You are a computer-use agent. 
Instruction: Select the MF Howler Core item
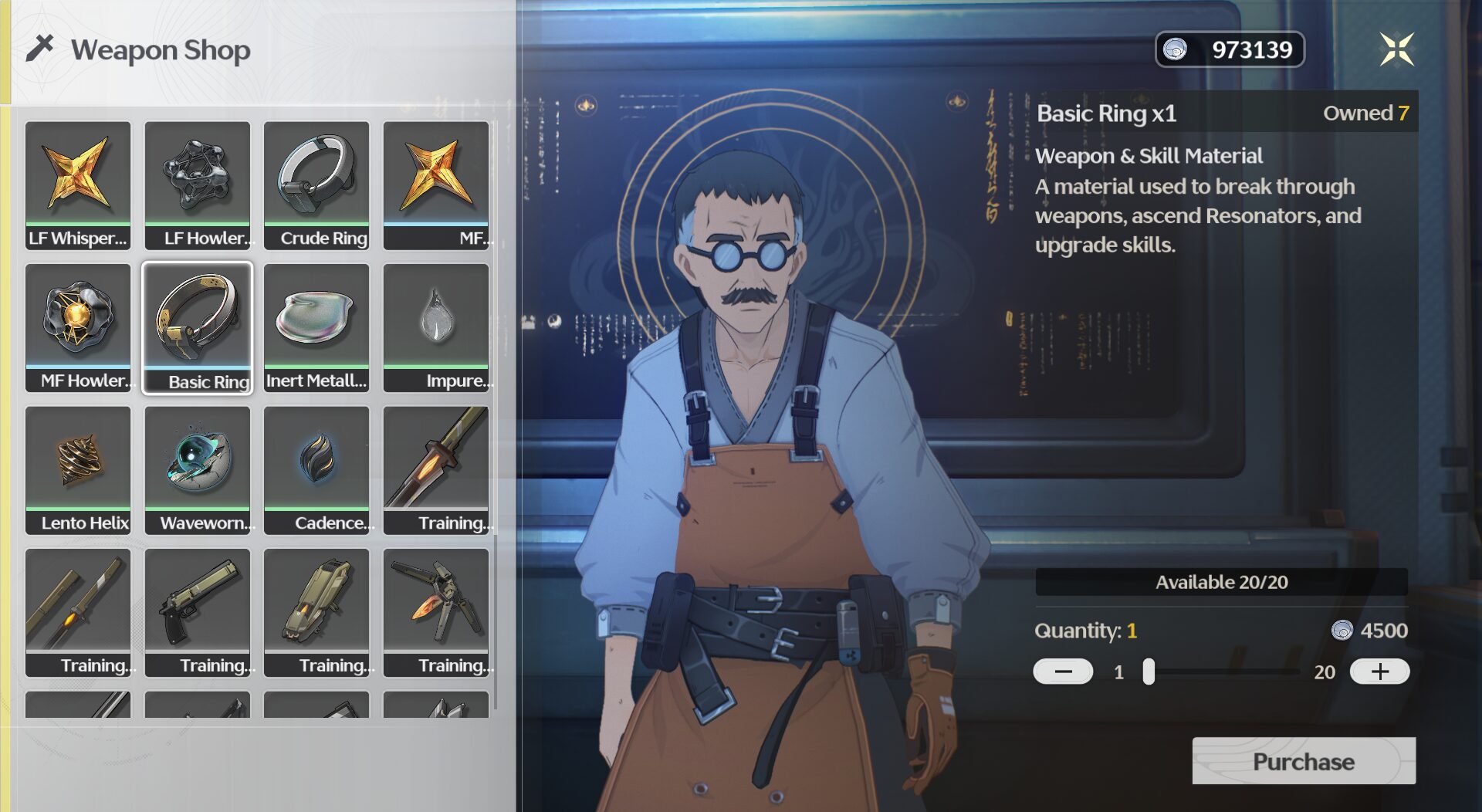click(78, 327)
